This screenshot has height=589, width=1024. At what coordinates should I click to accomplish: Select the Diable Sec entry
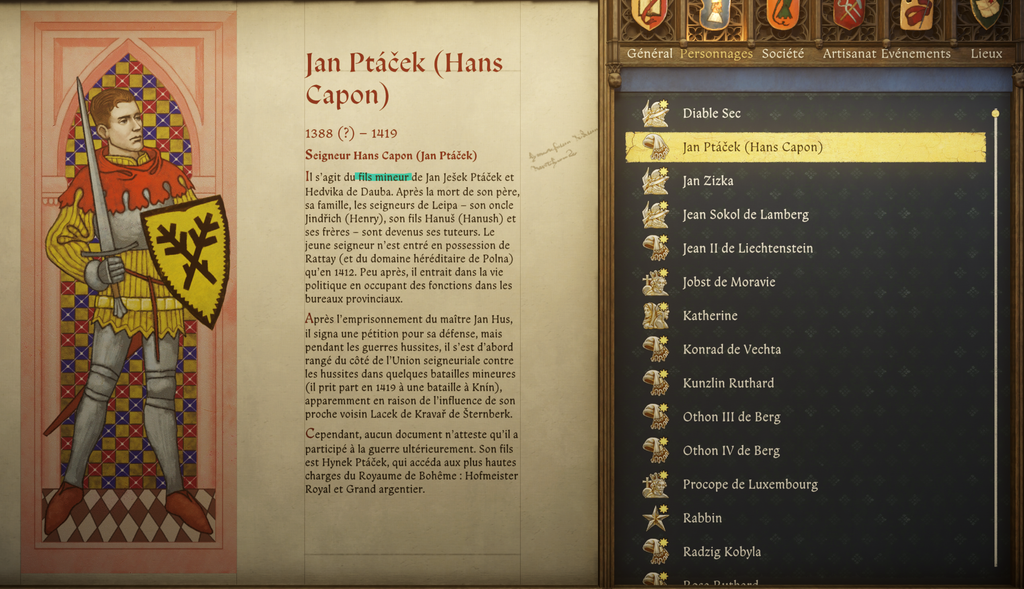pos(711,113)
